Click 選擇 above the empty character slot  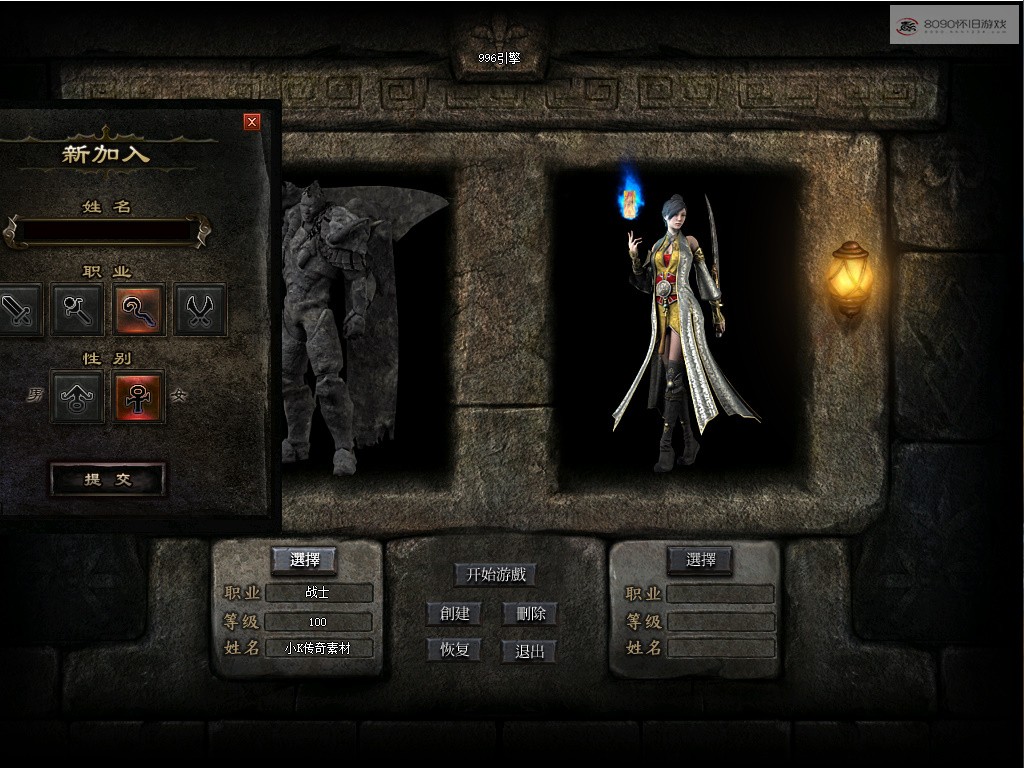tap(700, 560)
